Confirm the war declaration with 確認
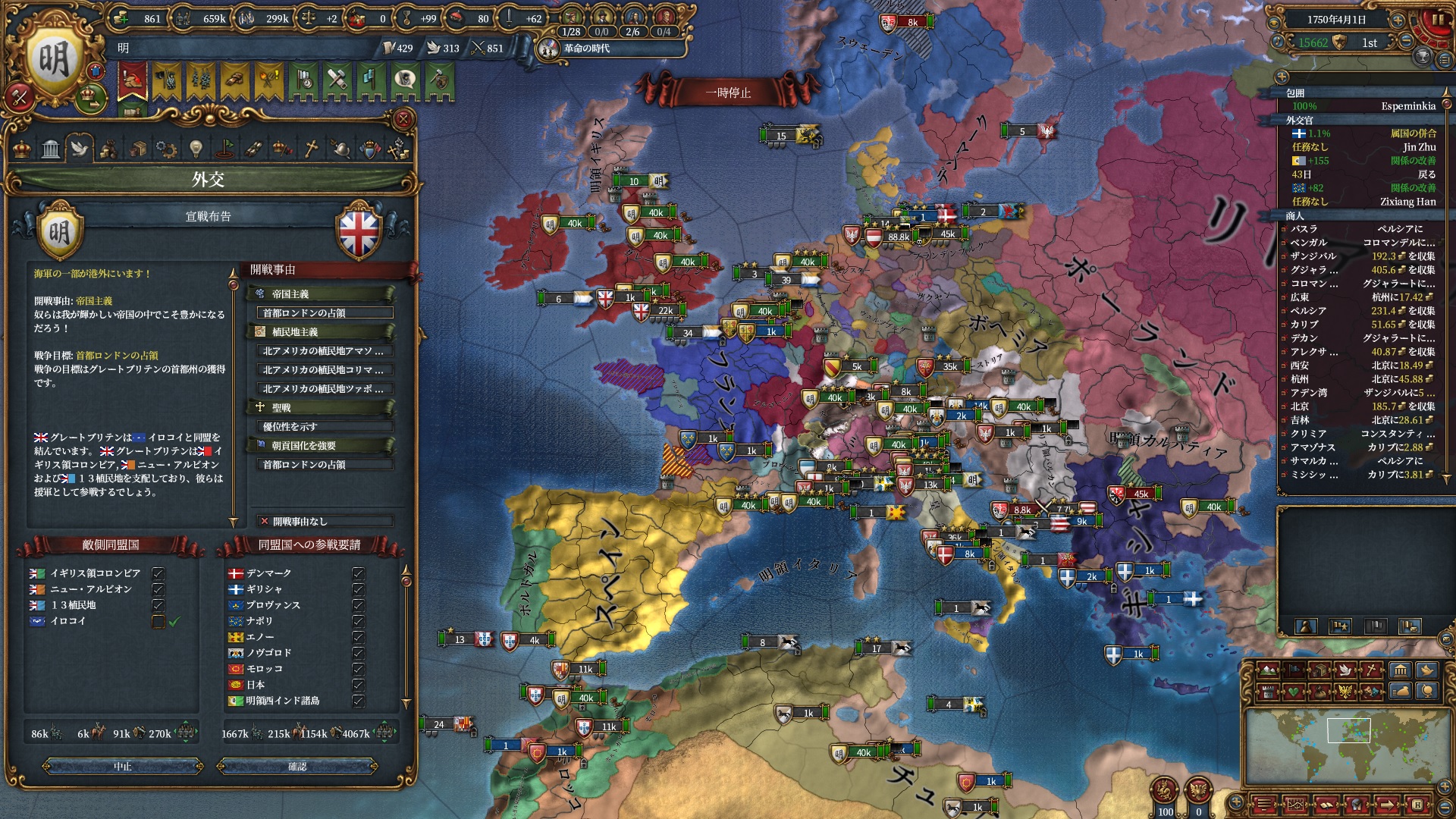Viewport: 1456px width, 819px height. point(297,767)
